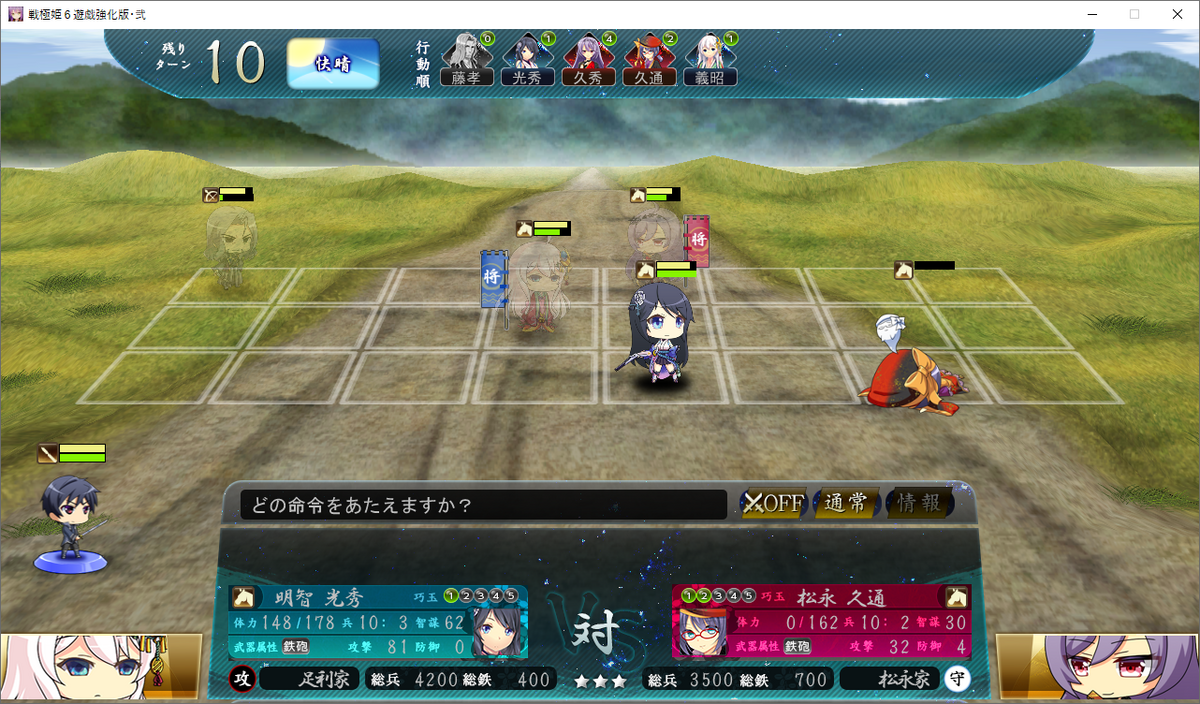Toggle the battle animation OFF button
This screenshot has width=1200, height=704.
[x=773, y=503]
